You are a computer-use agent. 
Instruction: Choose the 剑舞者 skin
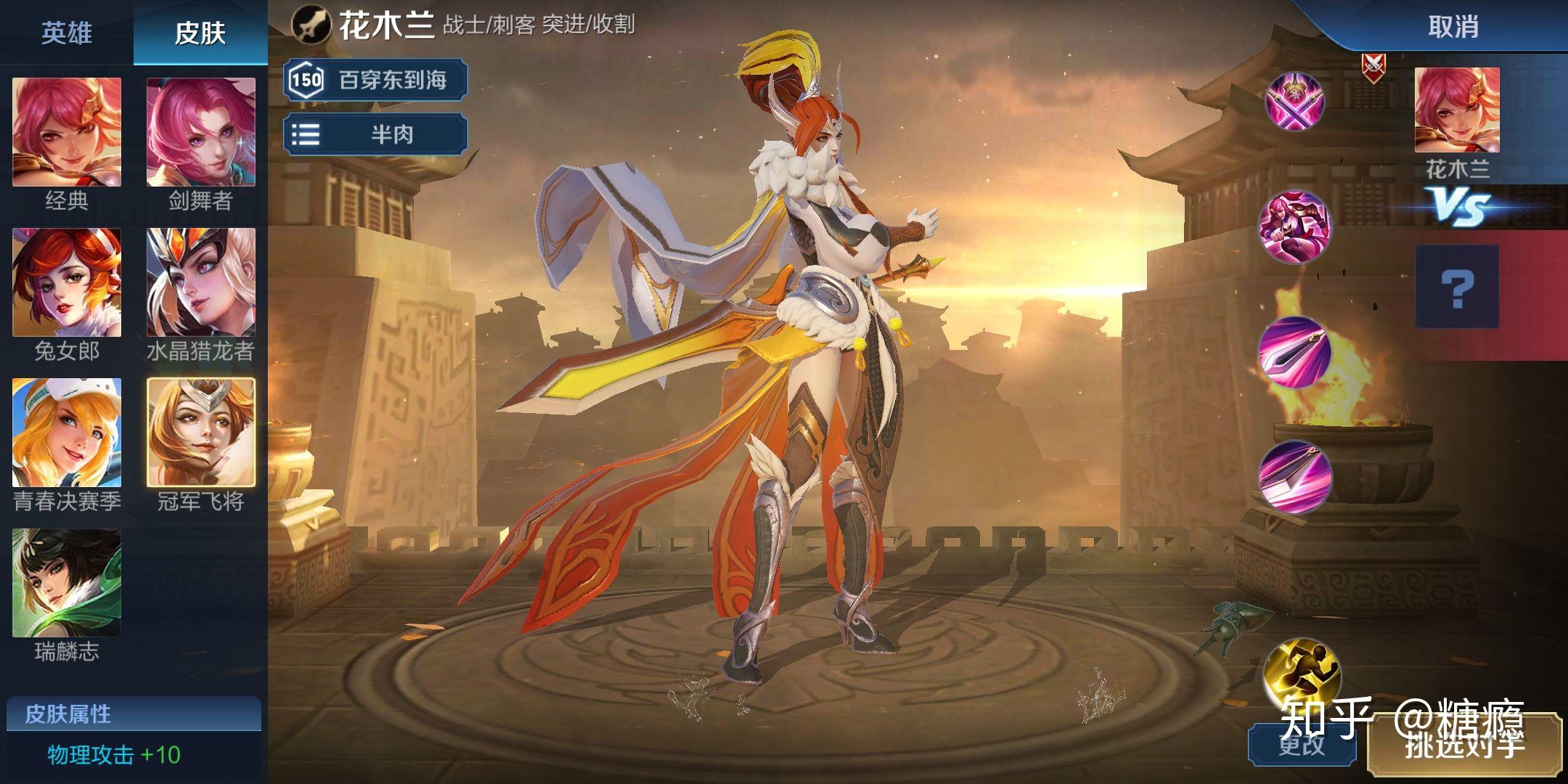click(201, 133)
